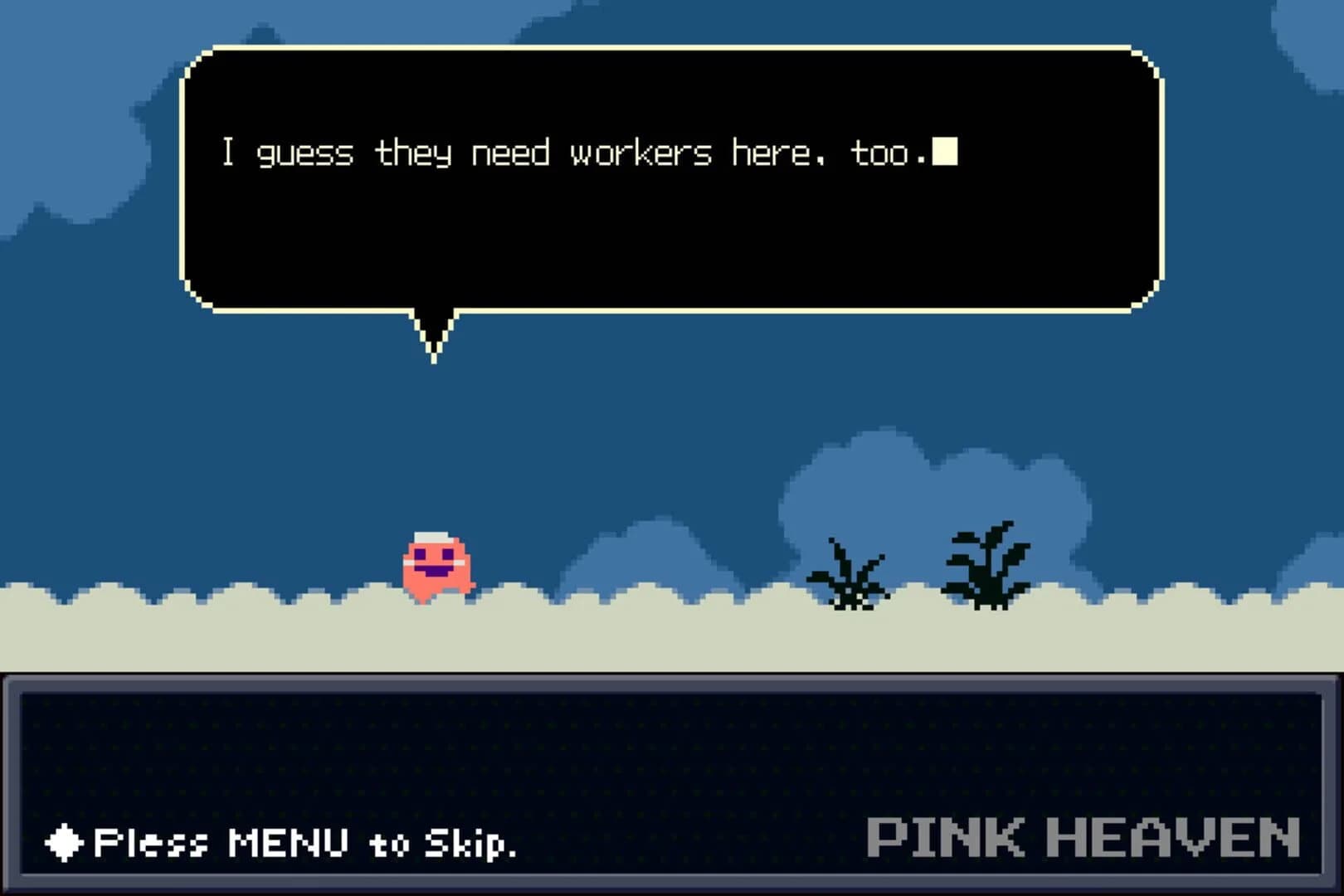
Task: Advance the dialogue by clicking the speech bubble
Action: [664, 178]
